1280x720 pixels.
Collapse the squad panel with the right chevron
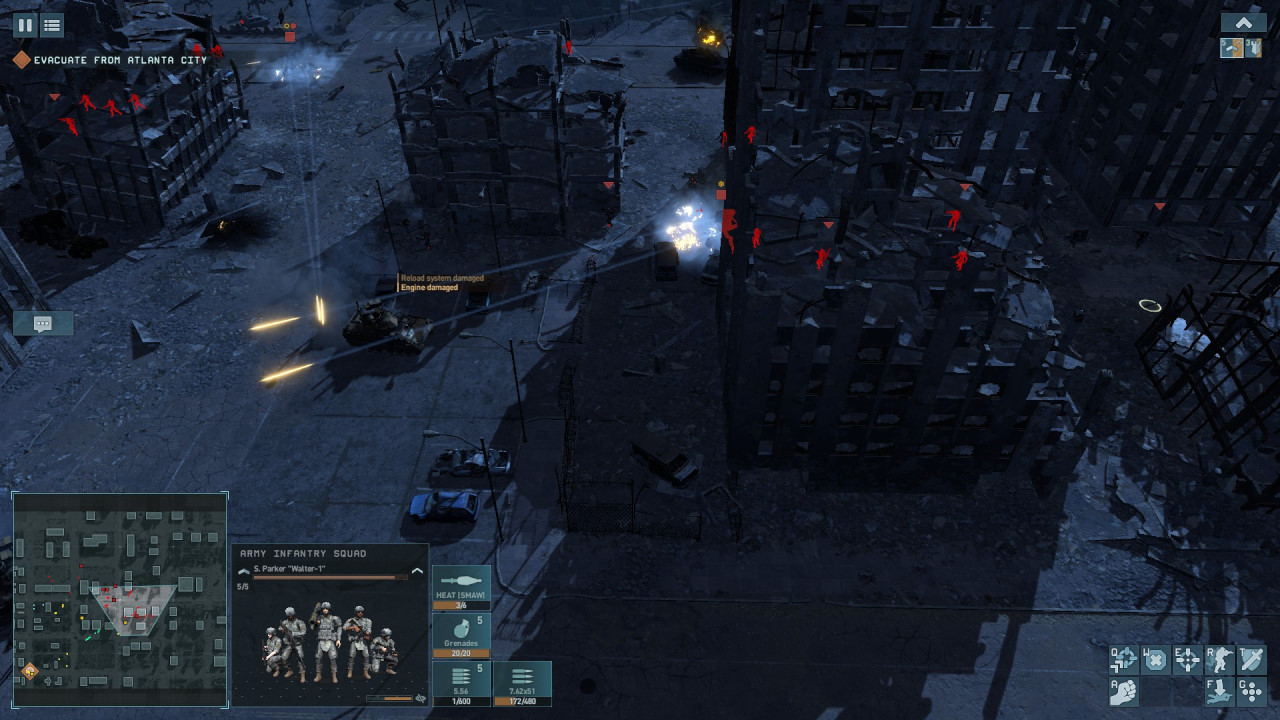tap(417, 571)
